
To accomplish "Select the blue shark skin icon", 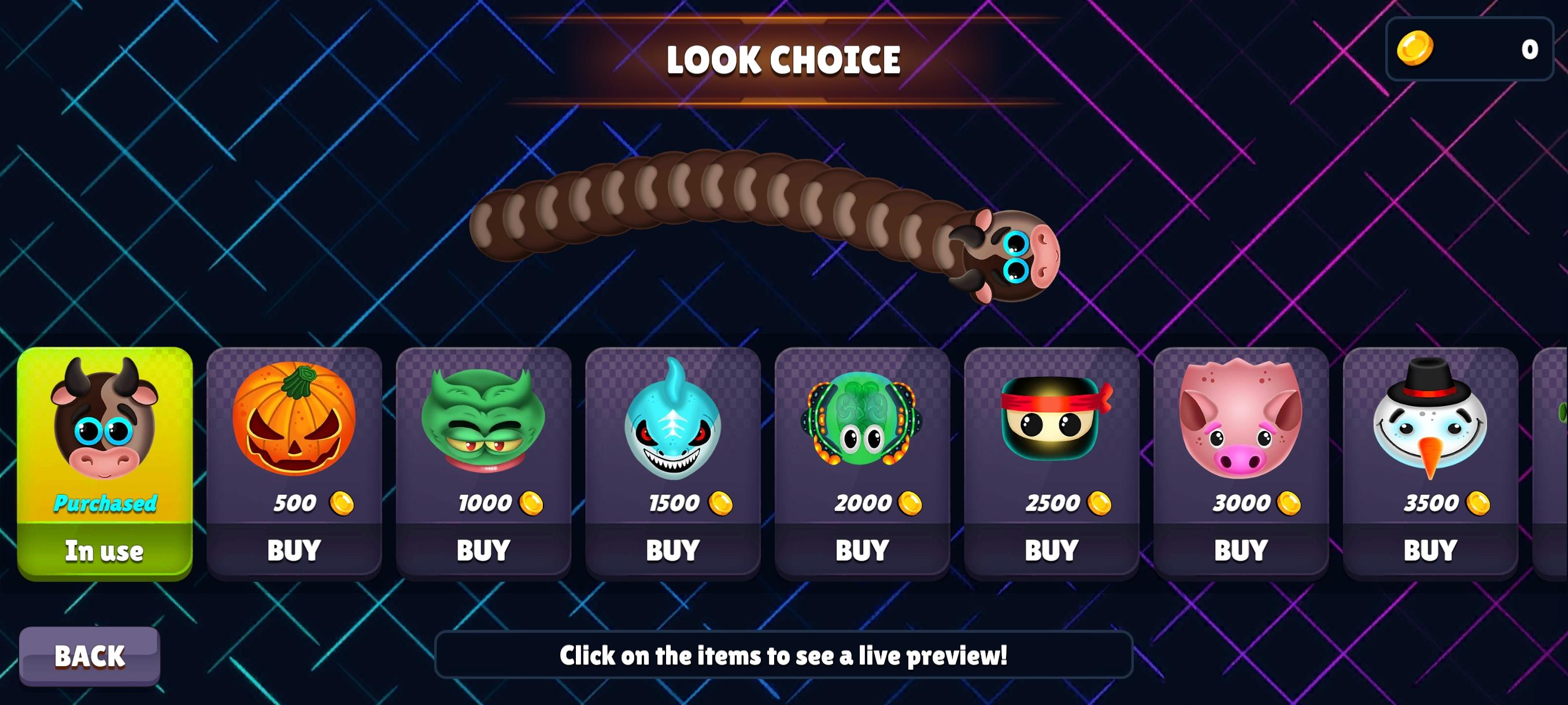I will coord(674,426).
